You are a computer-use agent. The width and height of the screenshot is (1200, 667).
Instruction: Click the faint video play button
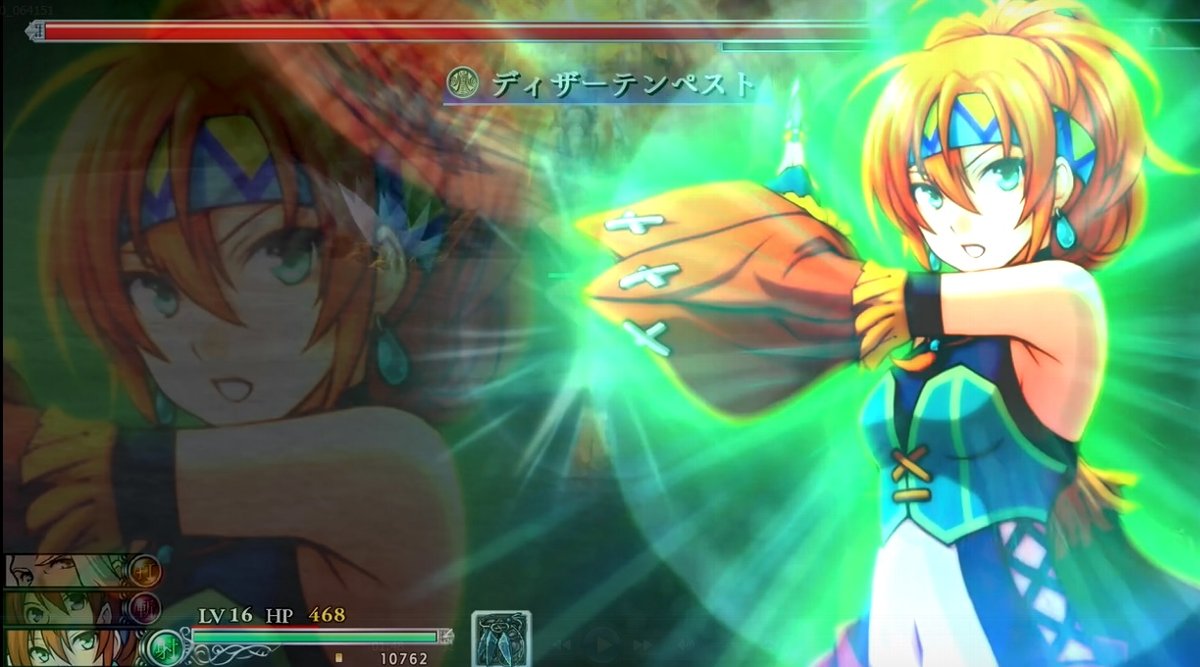(x=601, y=645)
